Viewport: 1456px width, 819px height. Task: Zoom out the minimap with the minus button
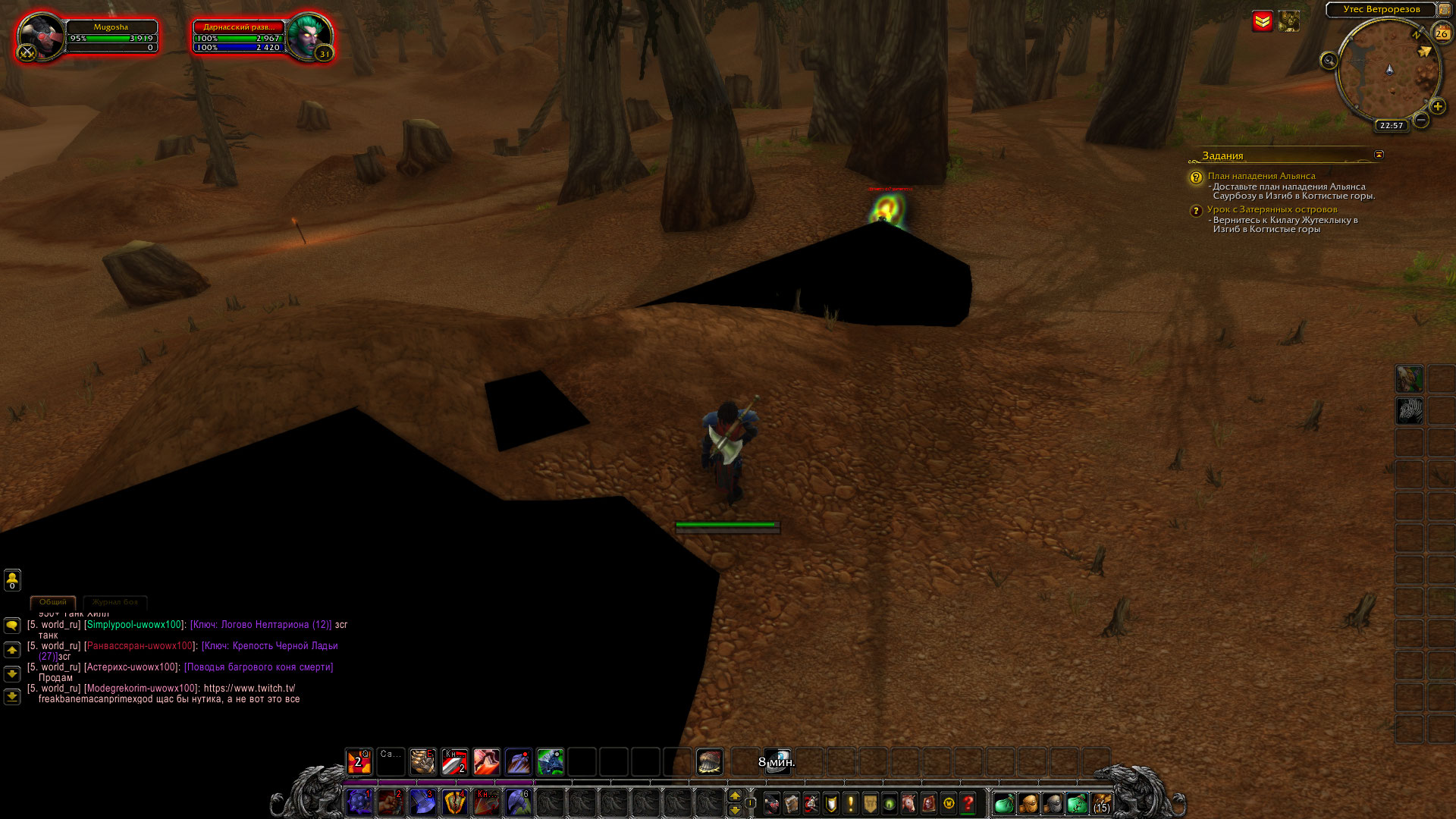click(1421, 120)
